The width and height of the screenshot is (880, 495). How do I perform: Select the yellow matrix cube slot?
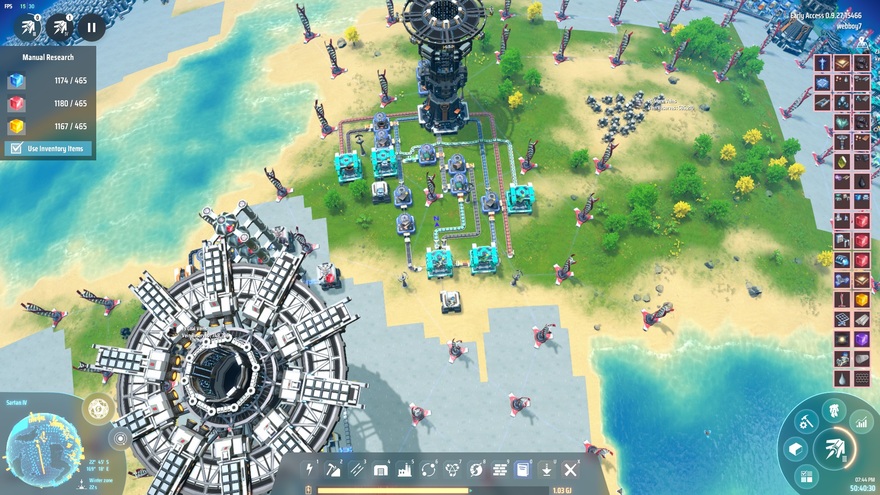click(x=16, y=127)
